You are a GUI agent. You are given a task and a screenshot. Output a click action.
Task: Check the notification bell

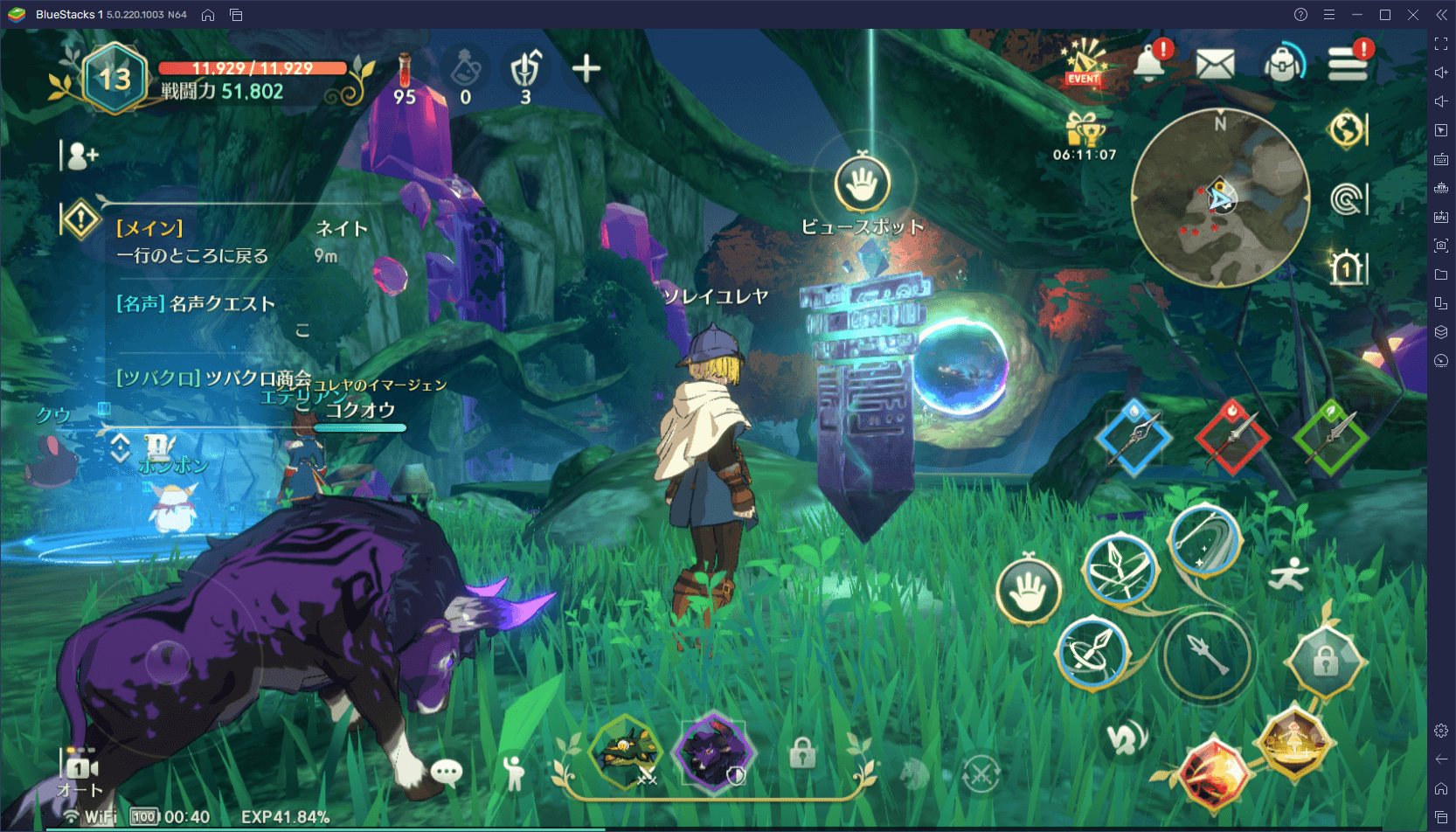pos(1150,63)
